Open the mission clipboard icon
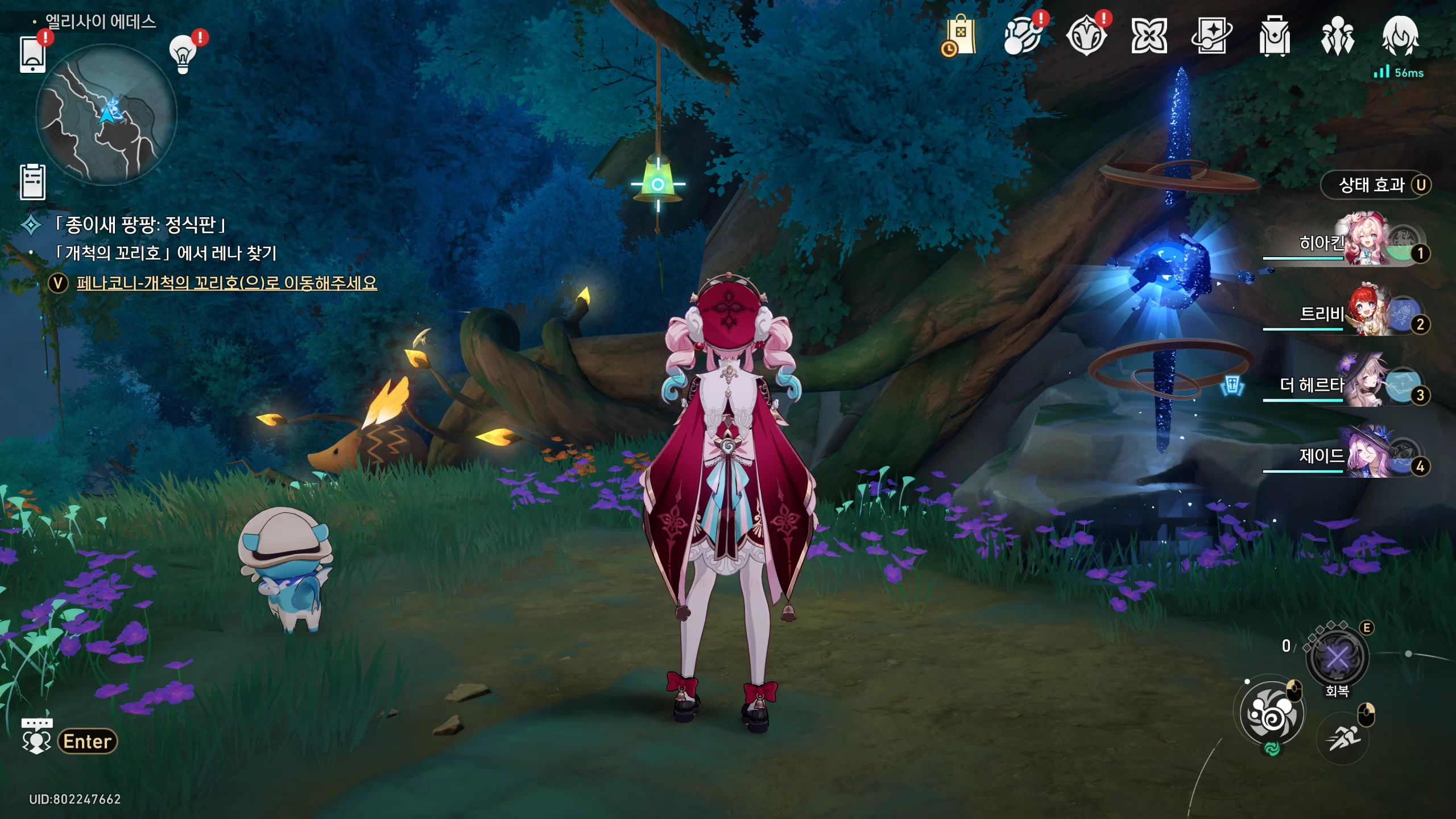The width and height of the screenshot is (1456, 819). [32, 182]
